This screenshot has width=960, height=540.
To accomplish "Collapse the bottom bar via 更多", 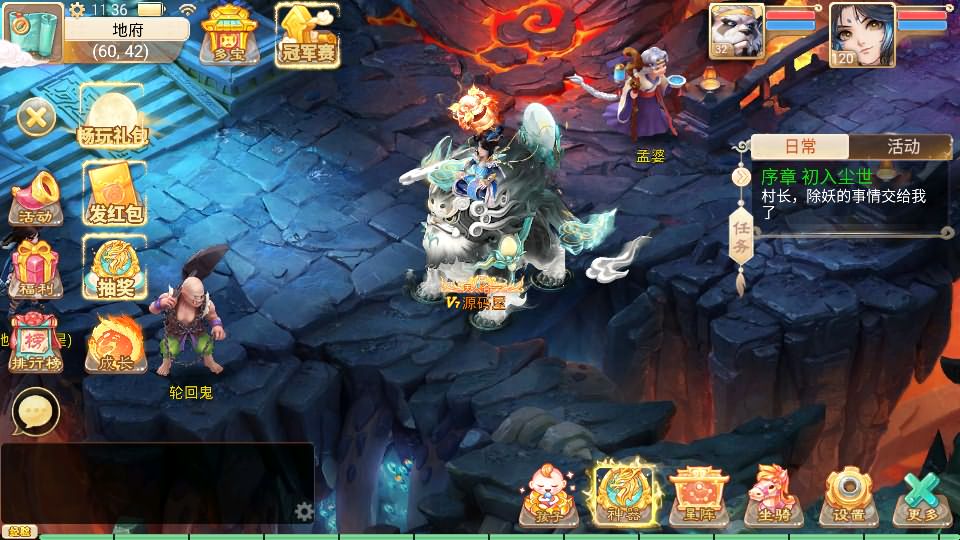I will click(x=923, y=494).
